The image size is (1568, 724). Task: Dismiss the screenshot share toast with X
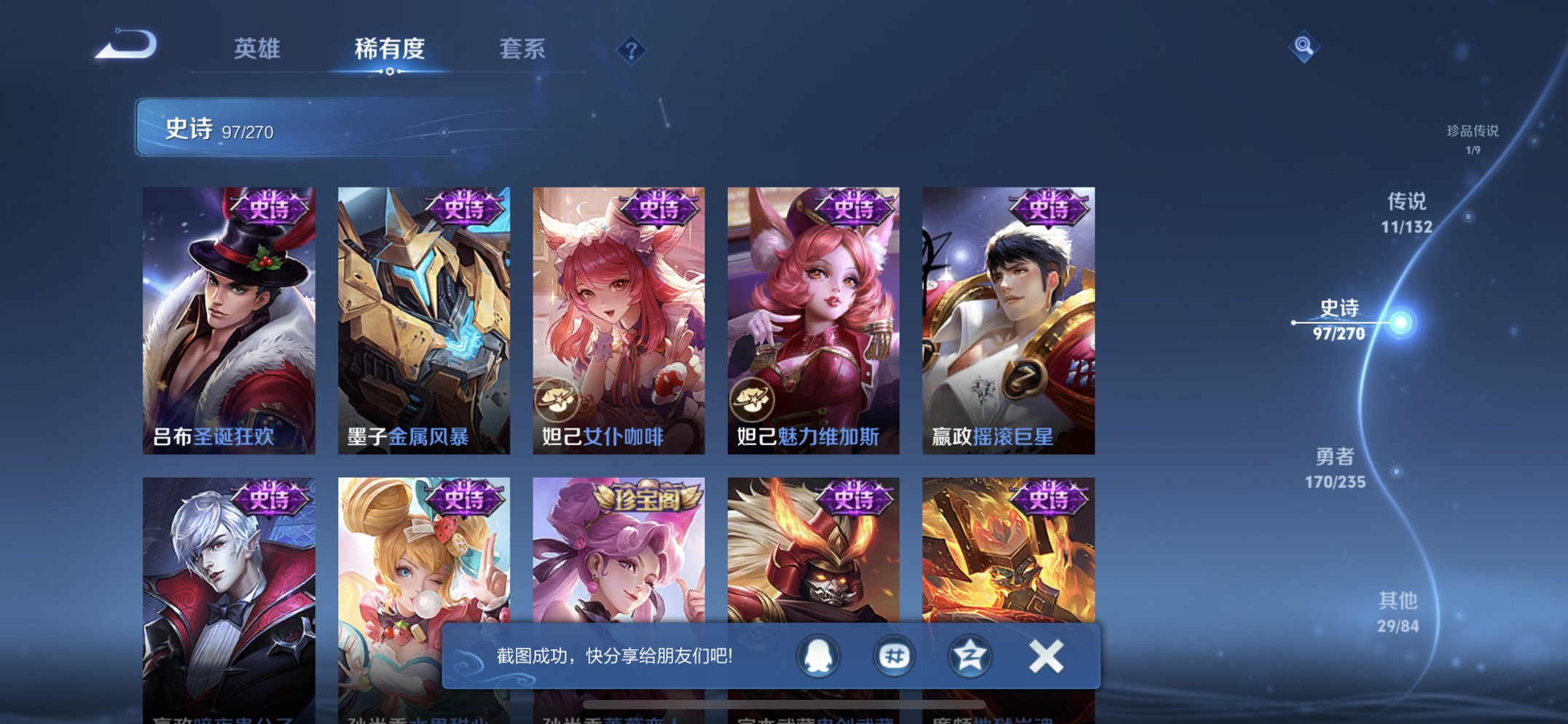tap(1045, 656)
